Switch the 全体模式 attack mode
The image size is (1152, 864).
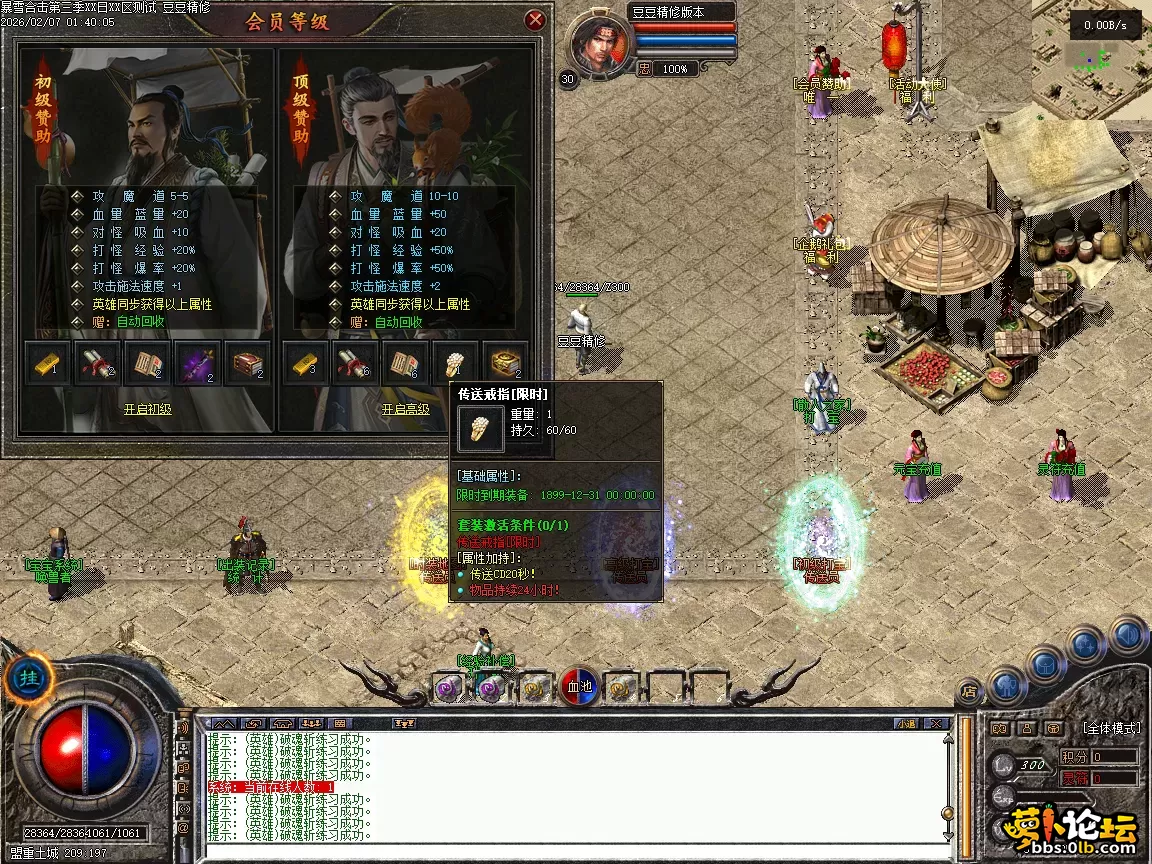pos(1110,728)
